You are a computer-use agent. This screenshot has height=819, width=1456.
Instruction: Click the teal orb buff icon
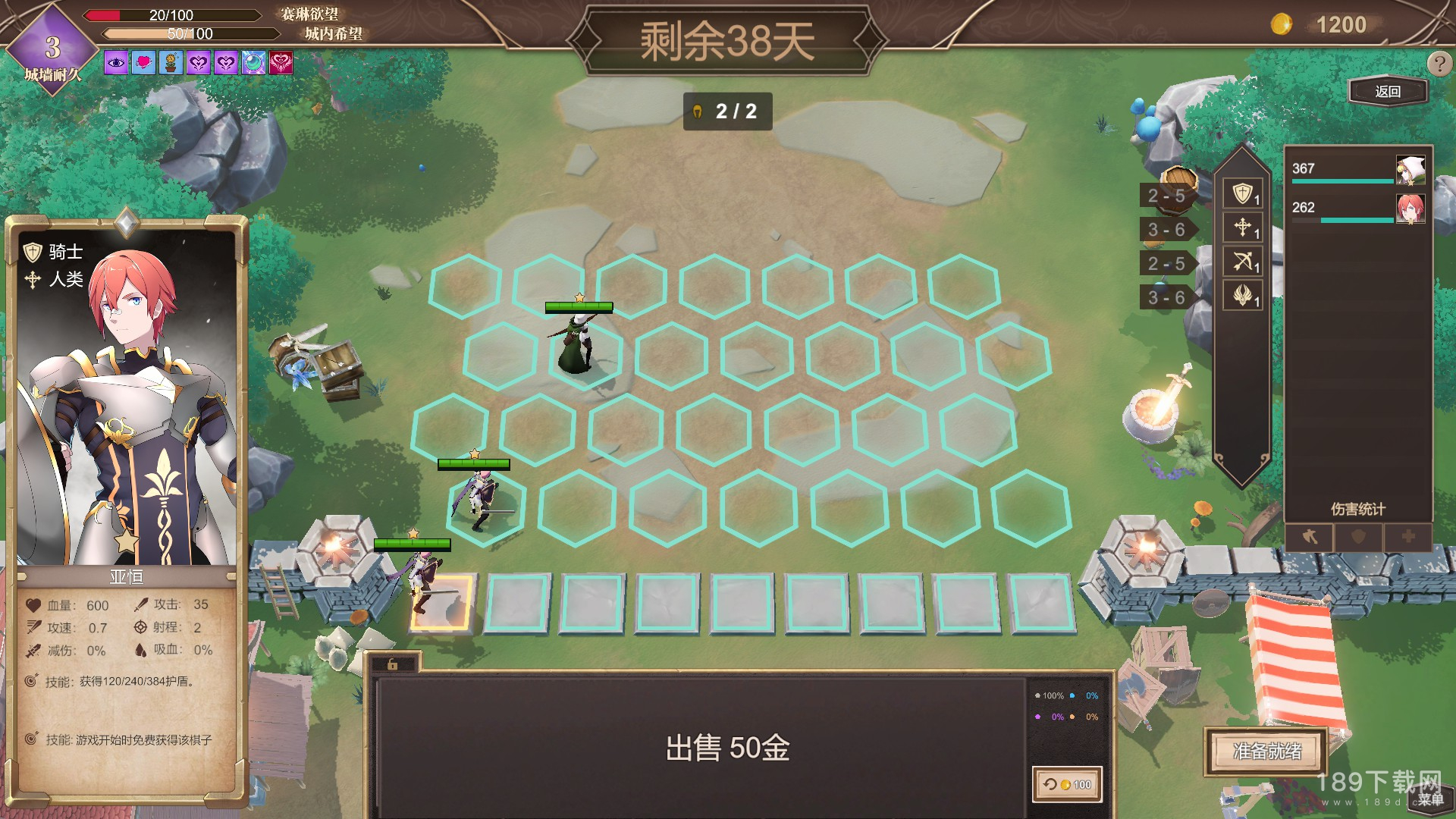(253, 64)
